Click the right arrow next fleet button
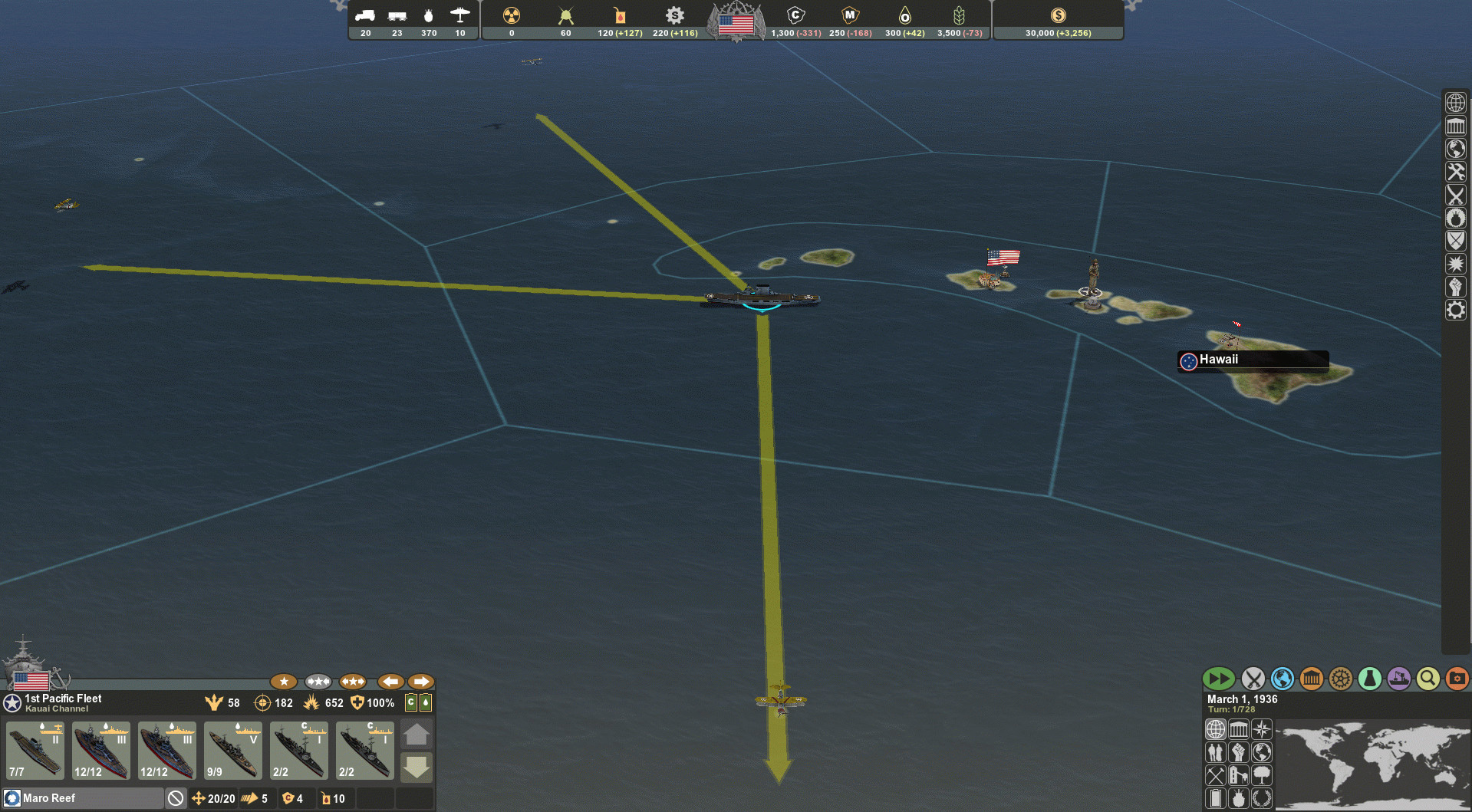The width and height of the screenshot is (1472, 812). tap(421, 681)
